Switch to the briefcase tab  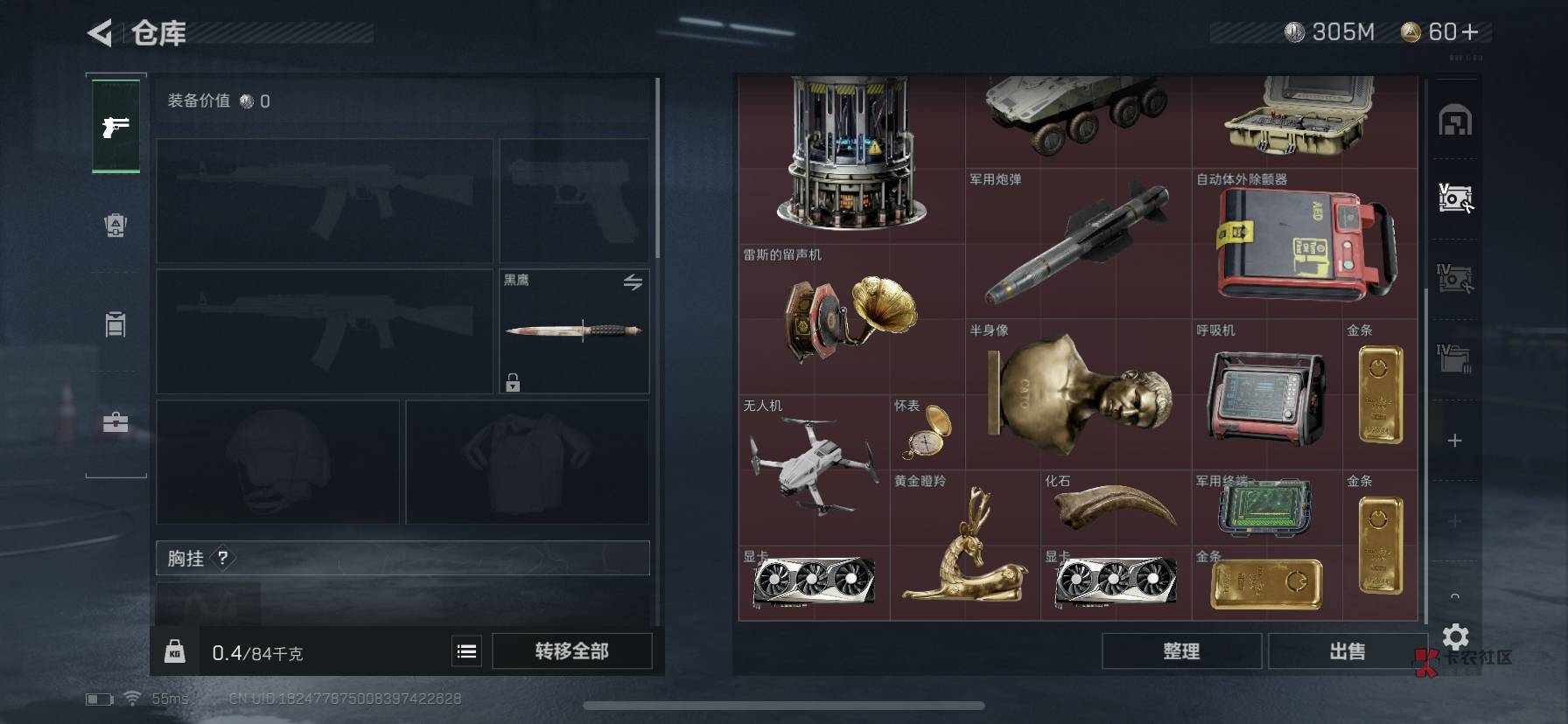(x=115, y=423)
